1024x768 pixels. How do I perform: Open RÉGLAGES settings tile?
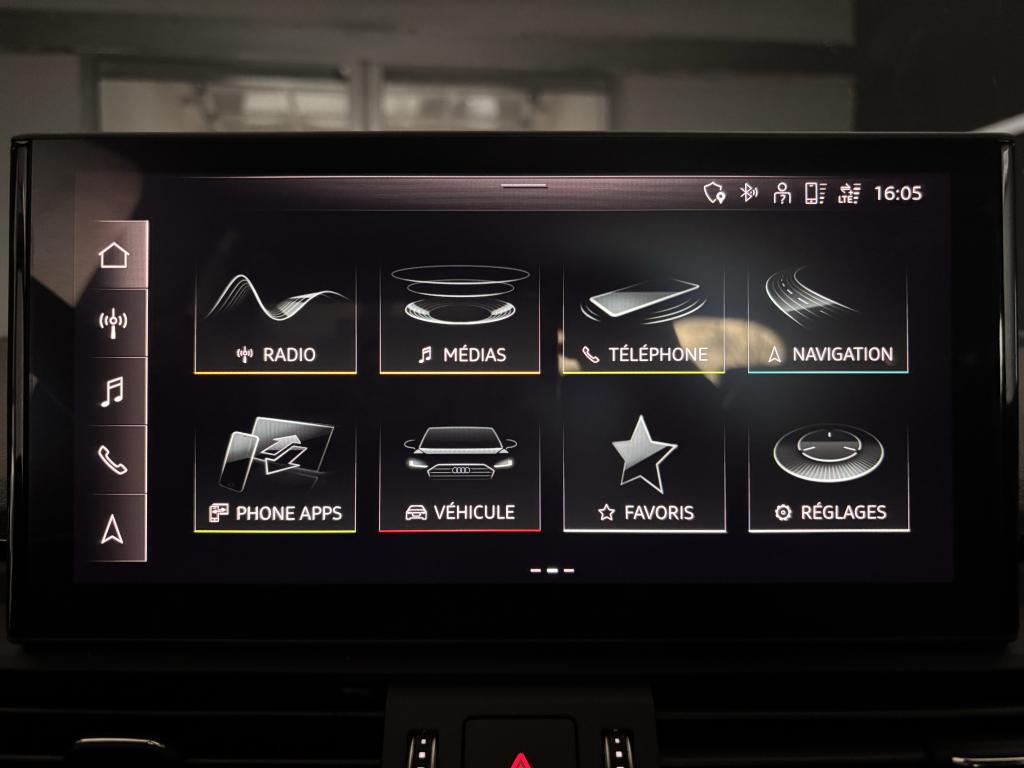[x=829, y=477]
